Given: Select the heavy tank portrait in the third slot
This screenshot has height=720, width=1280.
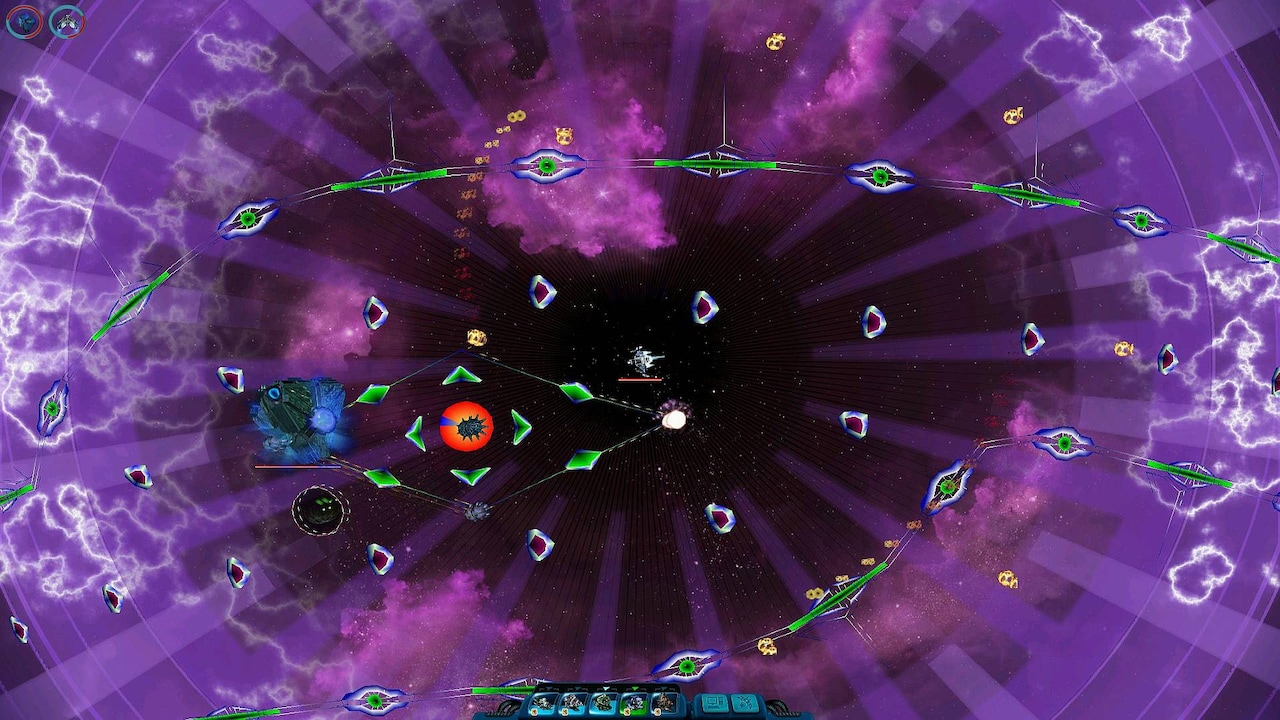Looking at the screenshot, I should [x=602, y=702].
